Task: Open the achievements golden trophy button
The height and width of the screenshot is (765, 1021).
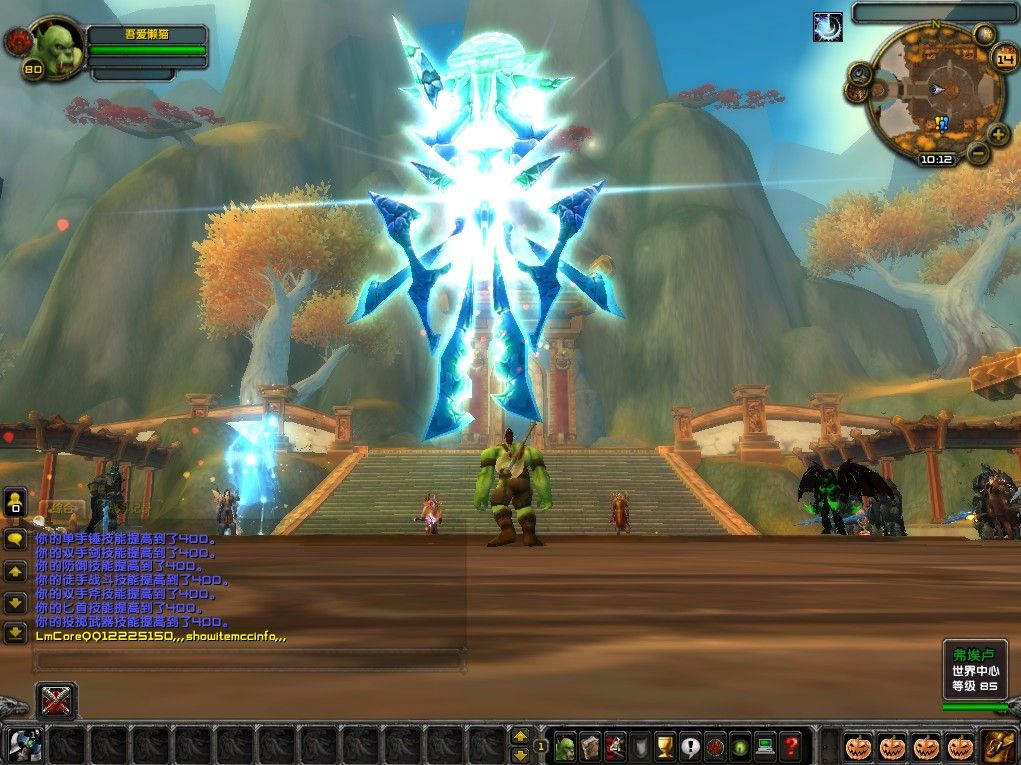Action: coord(665,746)
